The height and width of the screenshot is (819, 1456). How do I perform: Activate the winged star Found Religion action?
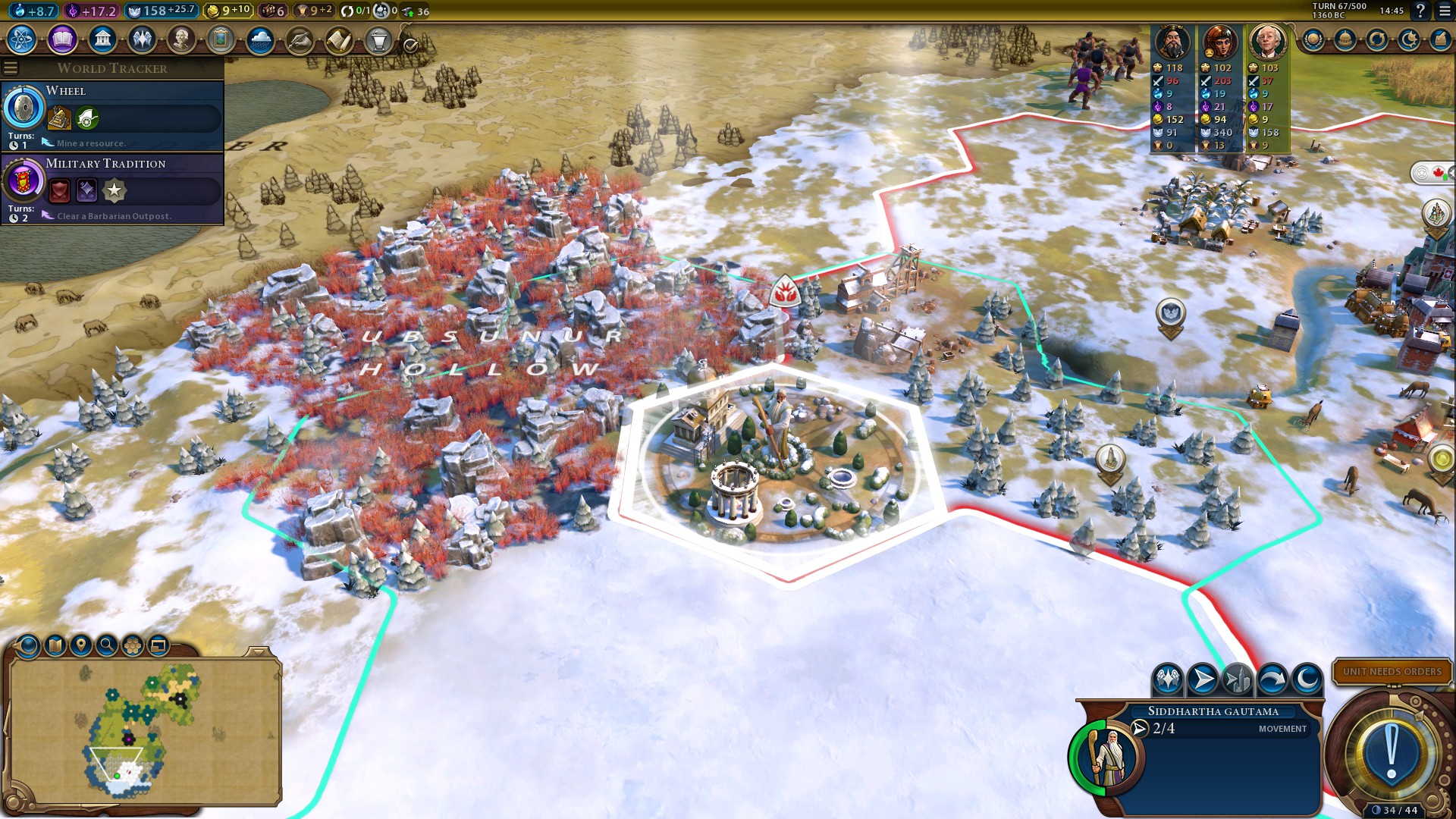pos(1168,679)
